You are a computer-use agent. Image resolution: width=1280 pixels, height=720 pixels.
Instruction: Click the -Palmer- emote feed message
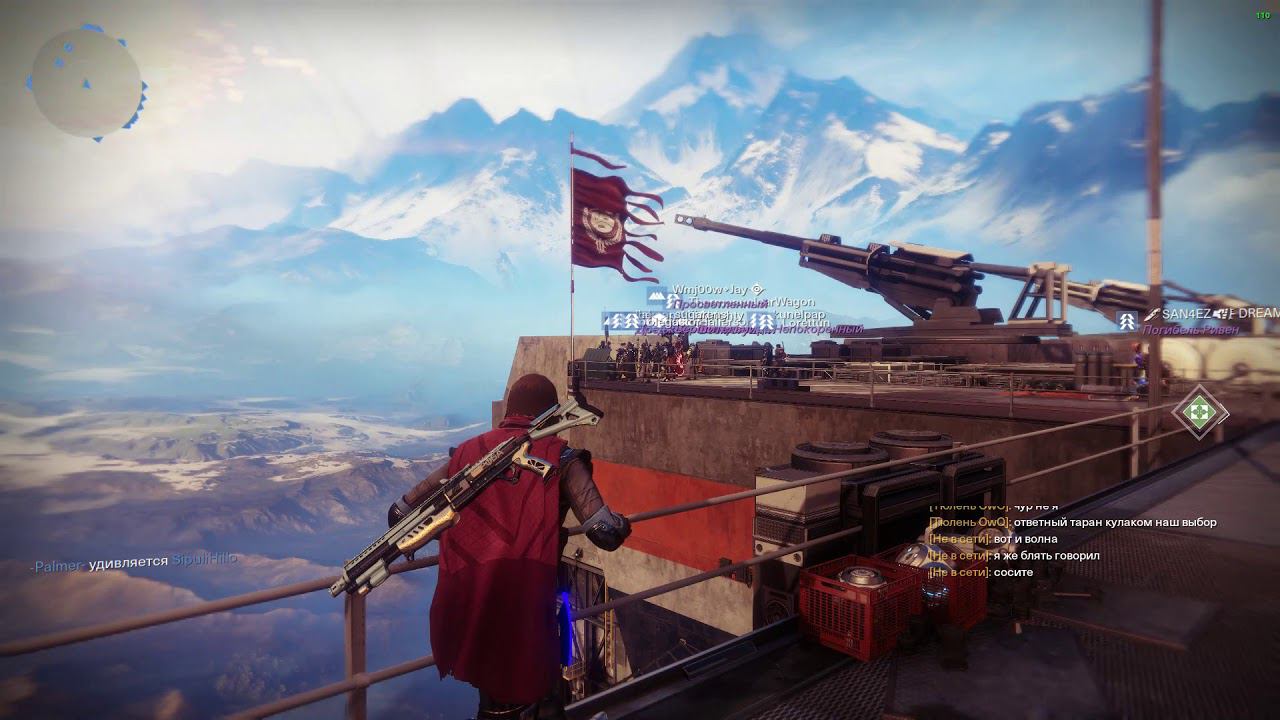click(134, 562)
